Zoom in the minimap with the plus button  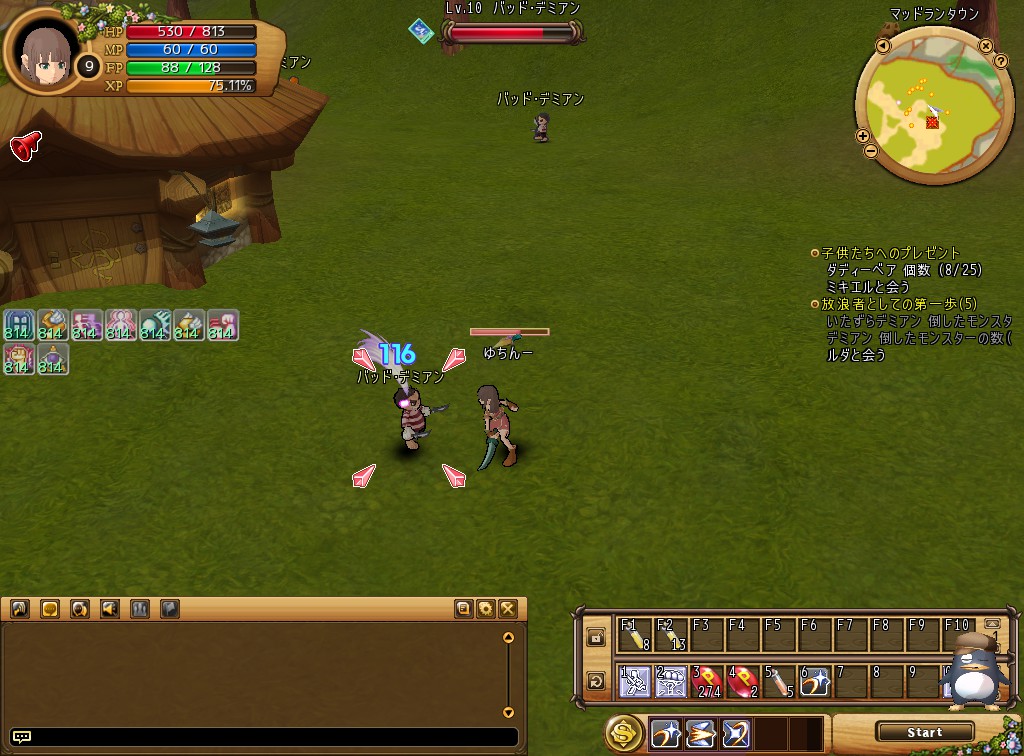click(862, 136)
